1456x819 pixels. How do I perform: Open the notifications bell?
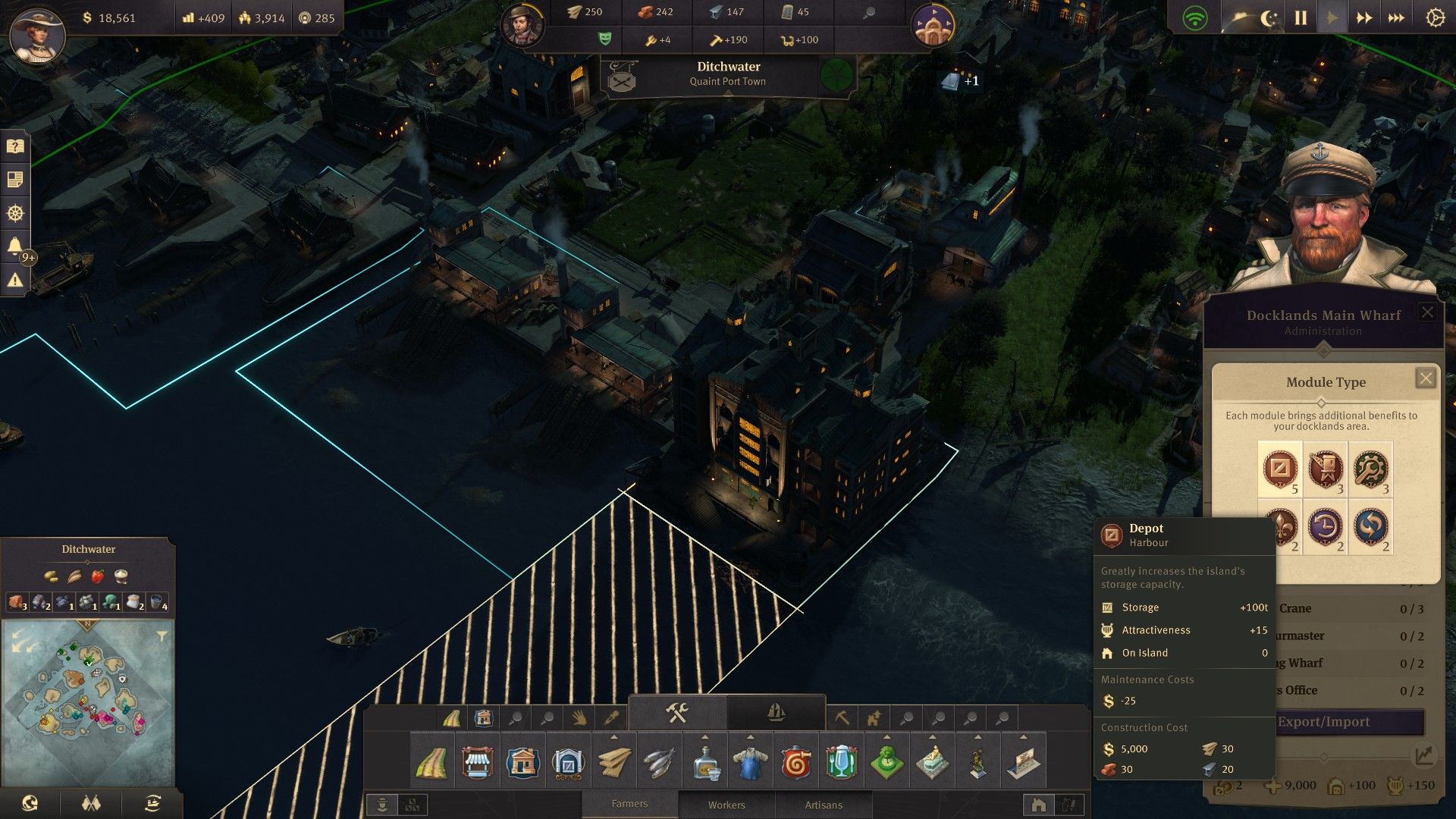15,246
